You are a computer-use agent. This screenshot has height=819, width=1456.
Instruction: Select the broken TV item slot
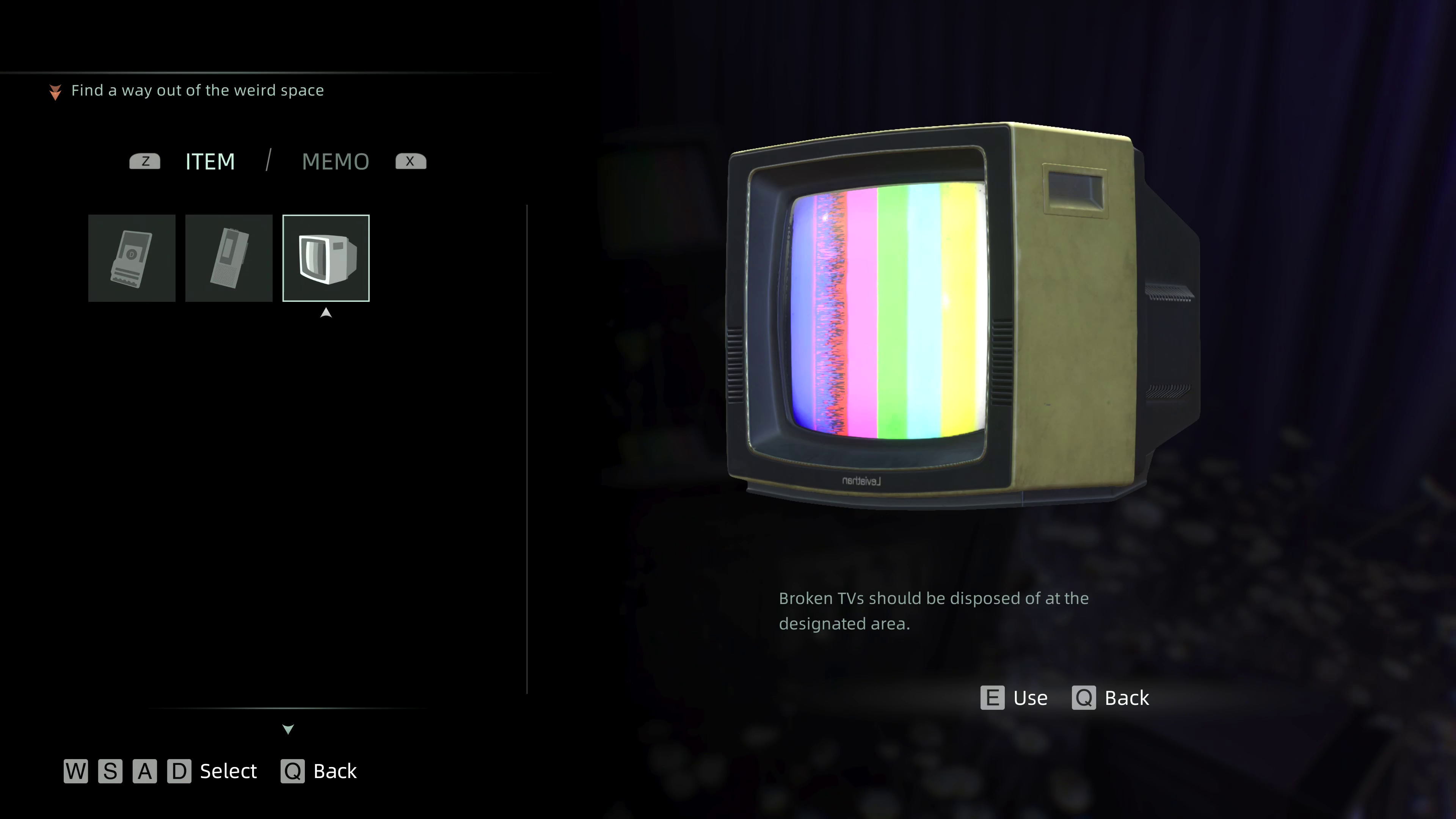coord(326,258)
